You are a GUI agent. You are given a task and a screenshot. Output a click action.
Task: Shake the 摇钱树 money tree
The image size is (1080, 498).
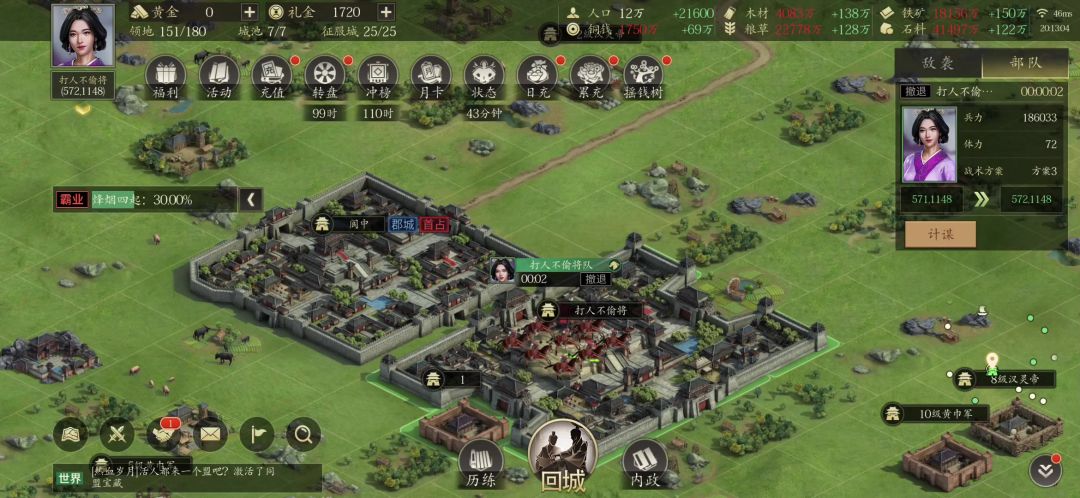coord(643,75)
